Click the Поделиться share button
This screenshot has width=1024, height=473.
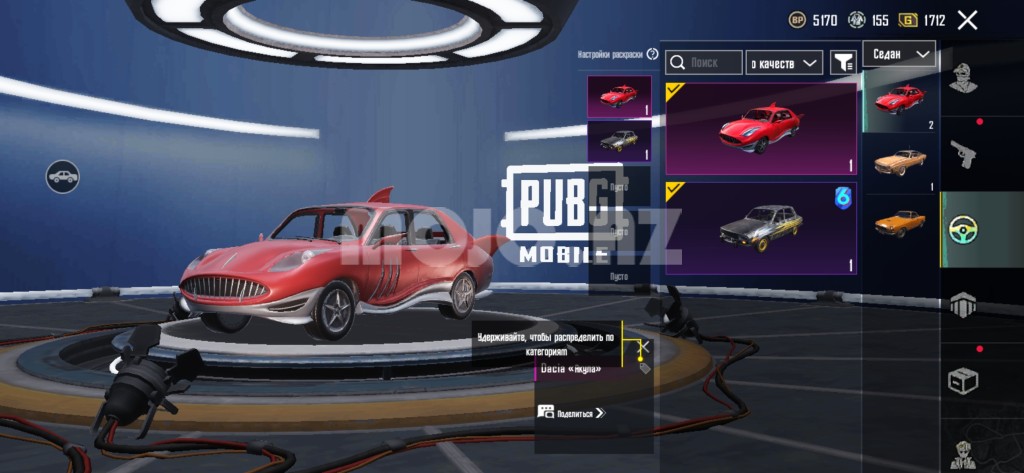[x=571, y=412]
